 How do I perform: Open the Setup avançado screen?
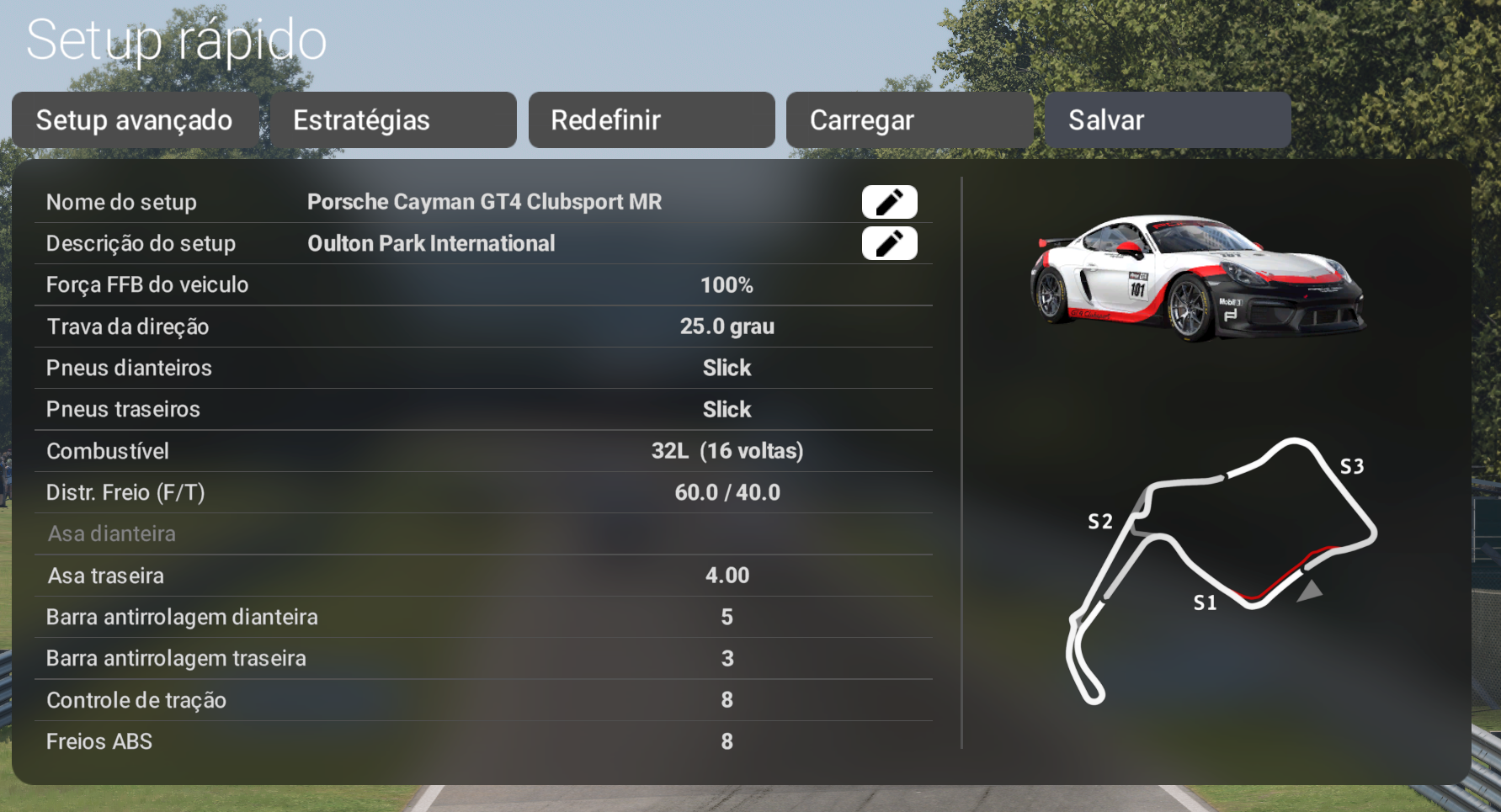tap(135, 120)
